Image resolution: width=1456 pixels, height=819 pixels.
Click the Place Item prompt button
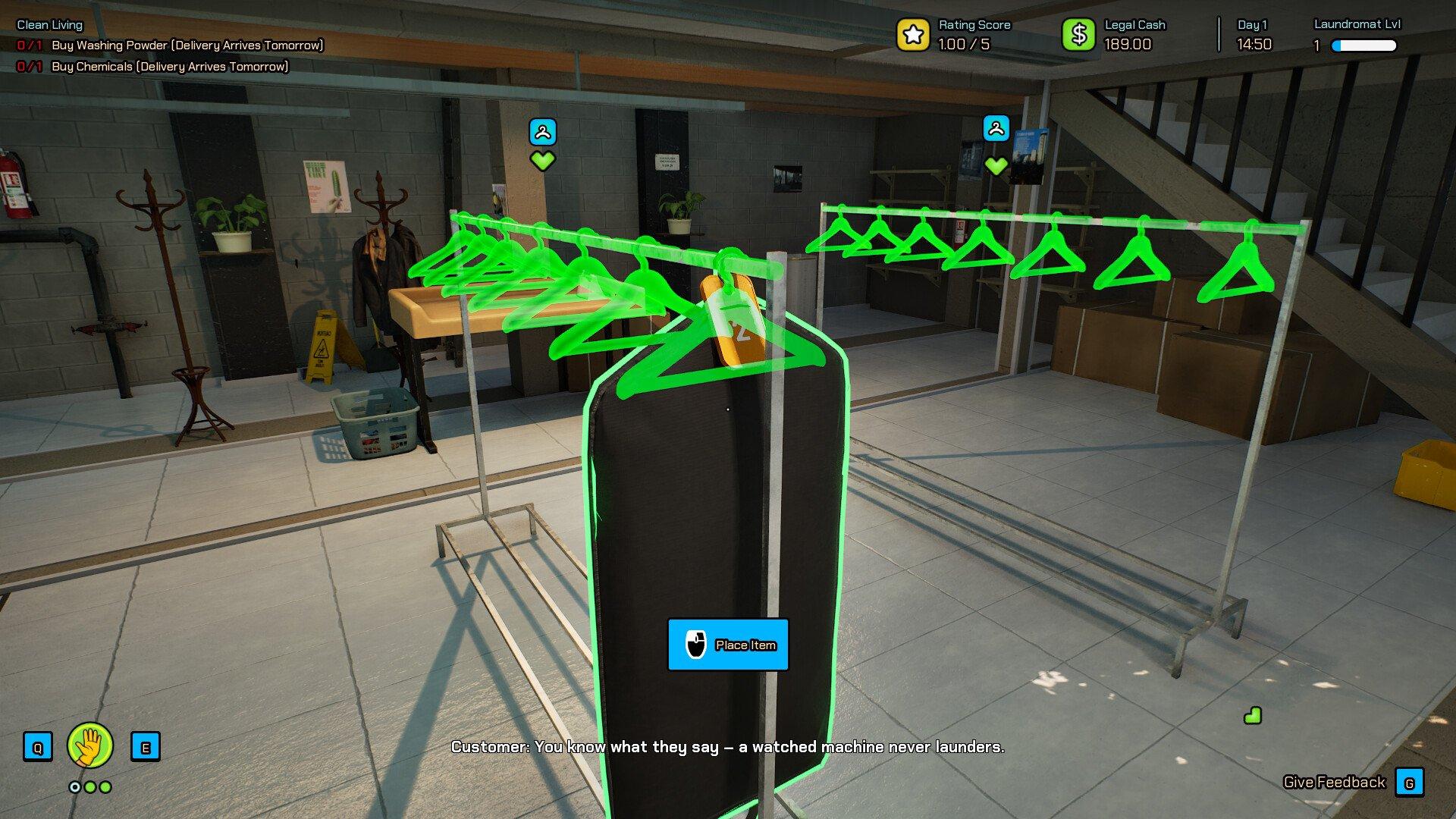(727, 645)
